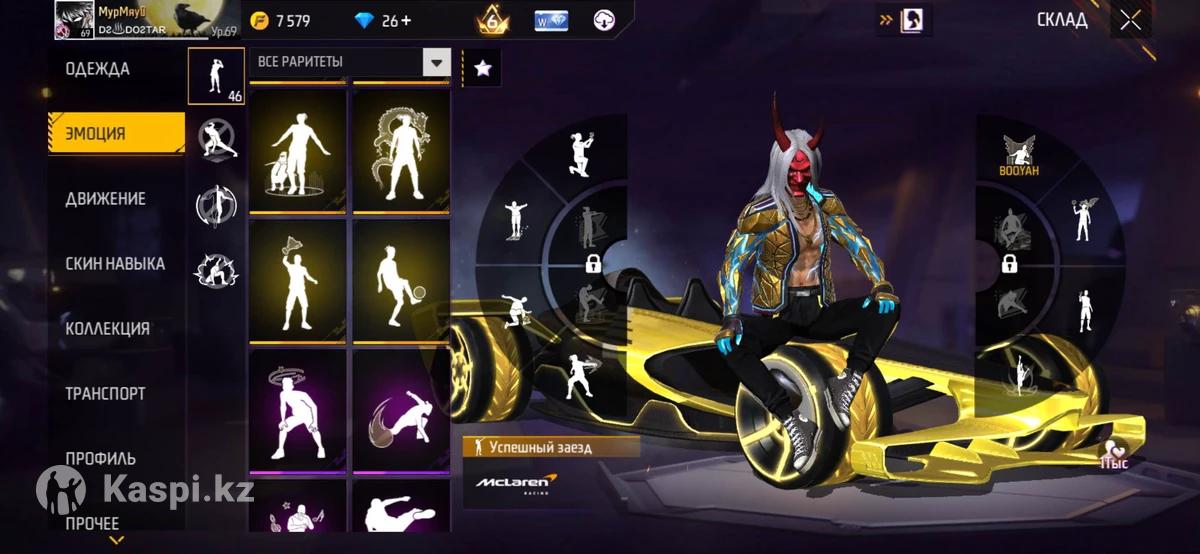The width and height of the screenshot is (1200, 554).
Task: Open the Скин навыка category
Action: point(115,264)
